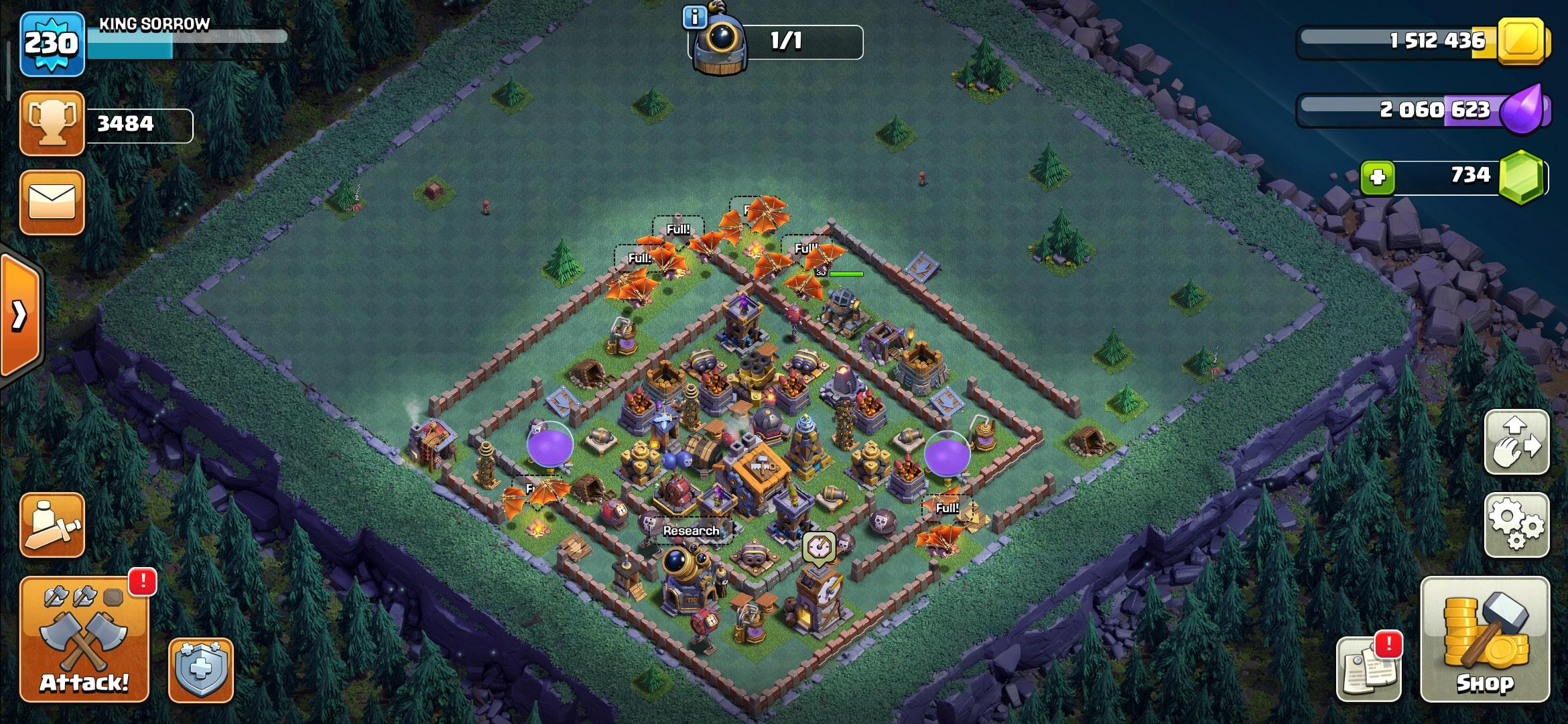Open the settings gears
Image resolution: width=1568 pixels, height=724 pixels.
[x=1516, y=525]
